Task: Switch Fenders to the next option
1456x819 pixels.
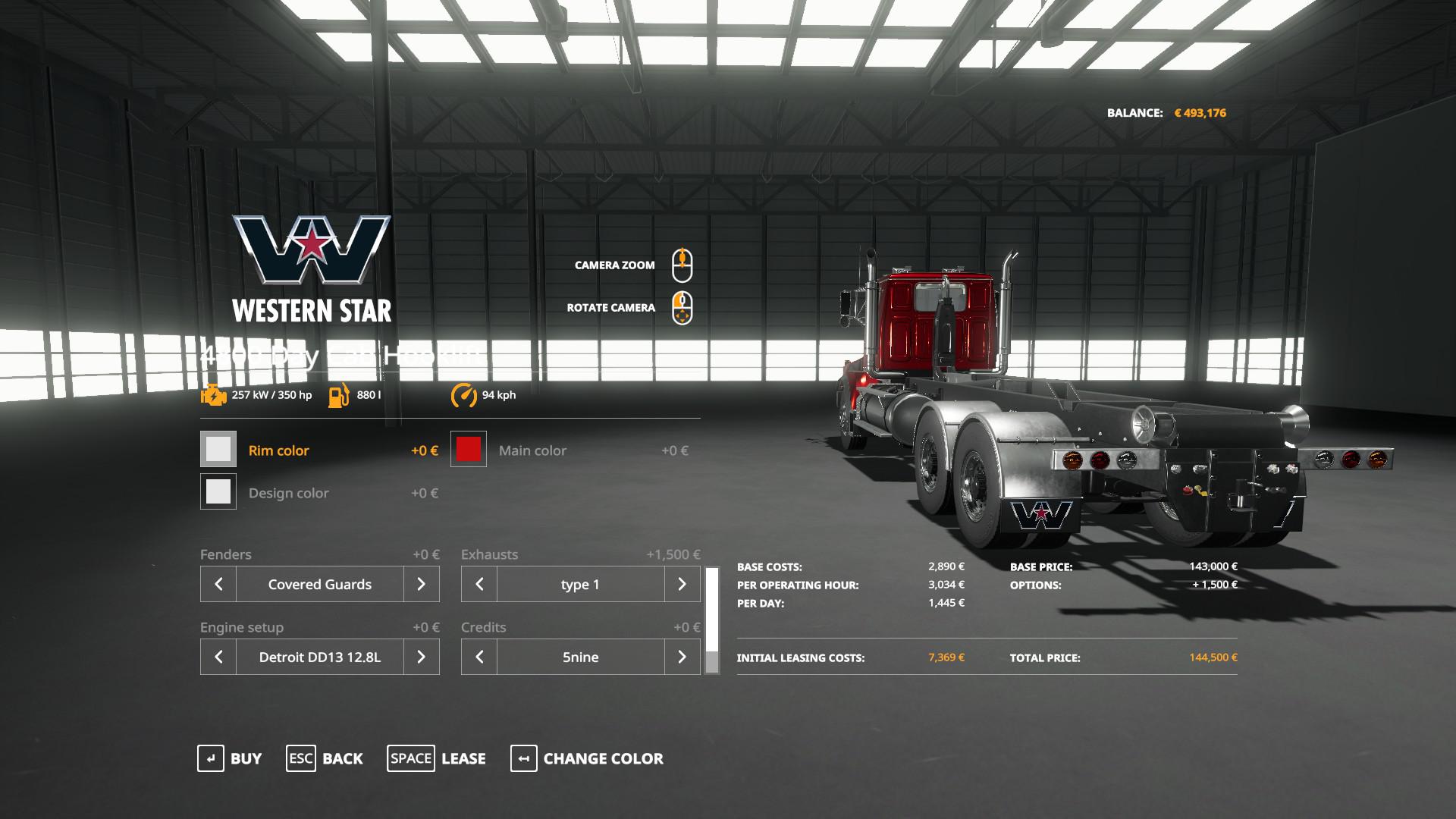Action: point(421,584)
